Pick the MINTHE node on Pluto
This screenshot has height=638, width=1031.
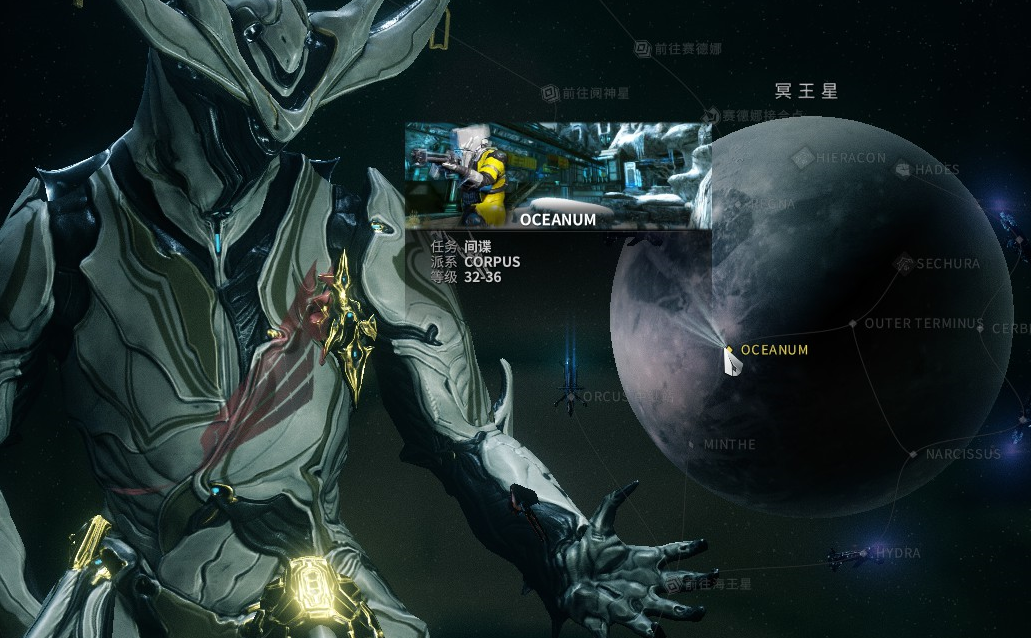pos(691,444)
